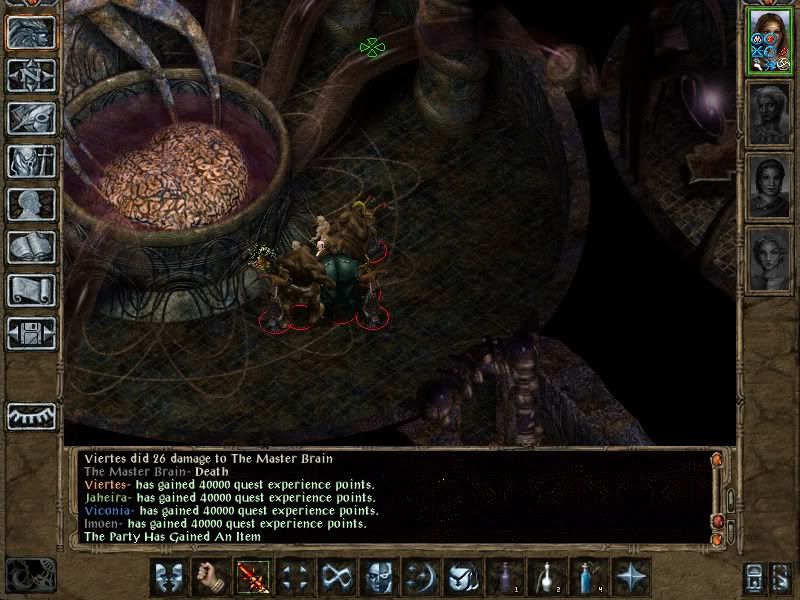This screenshot has width=800, height=600.
Task: Select Viertes's highlighted portrait
Action: [769, 42]
